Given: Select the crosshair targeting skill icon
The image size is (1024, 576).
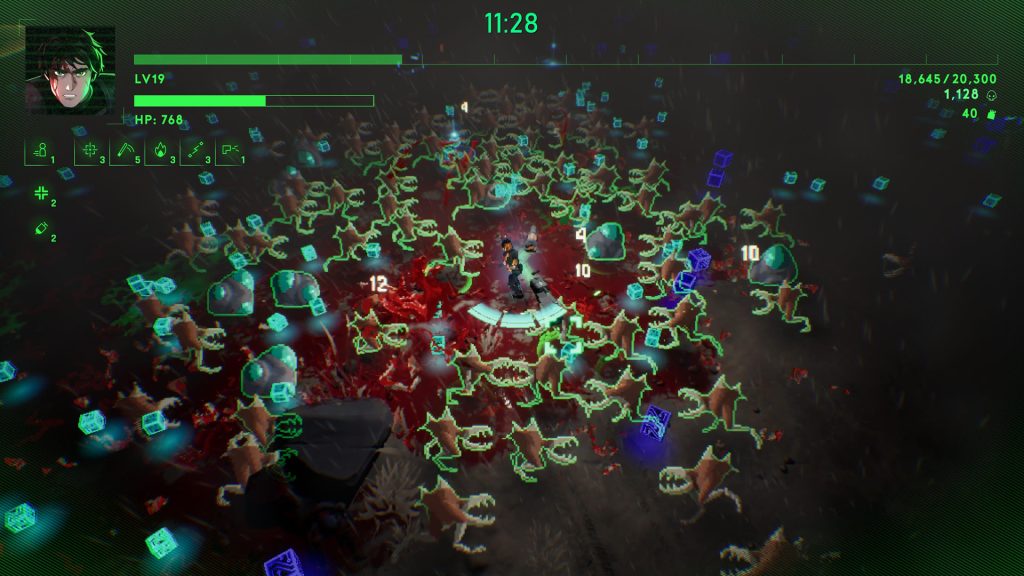Looking at the screenshot, I should [x=89, y=151].
